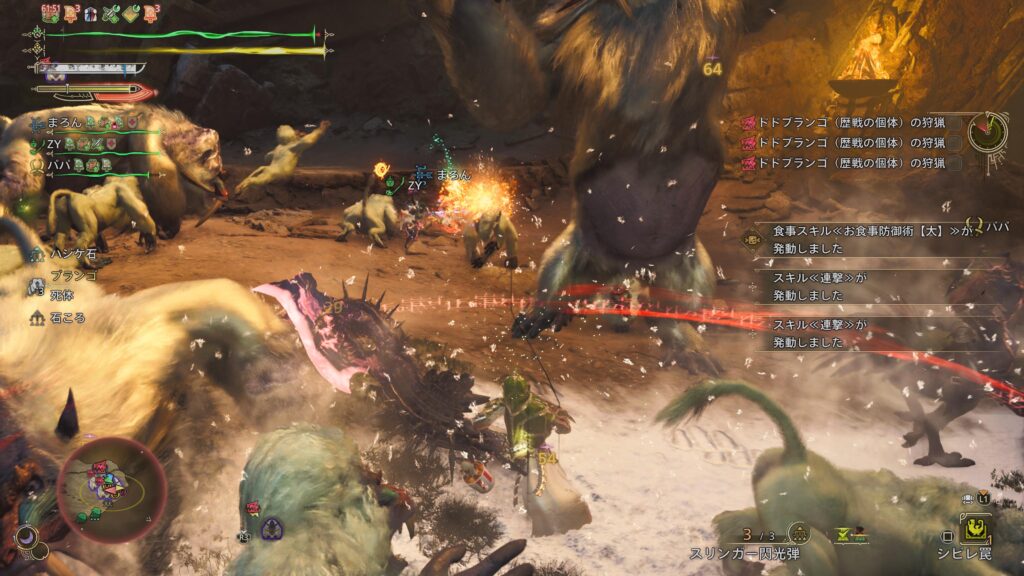
Task: Choose party member ZY in the list
Action: click(x=56, y=143)
